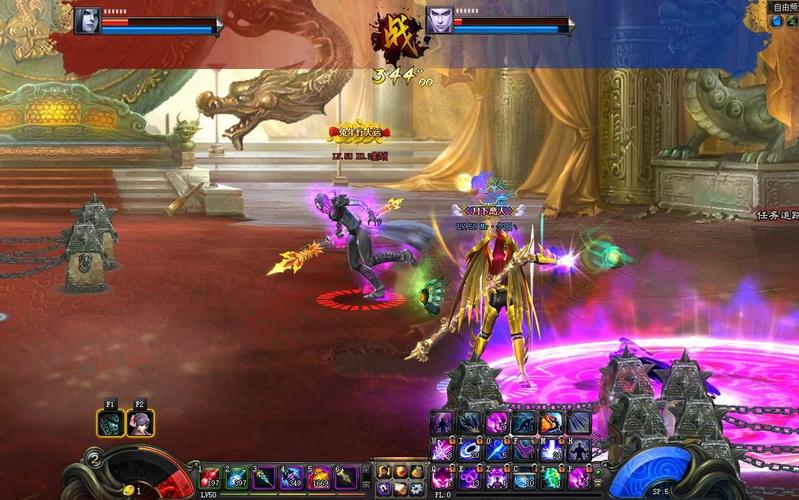799x500 pixels.
Task: Use the orange pouch item in slot 5
Action: pyautogui.click(x=320, y=478)
